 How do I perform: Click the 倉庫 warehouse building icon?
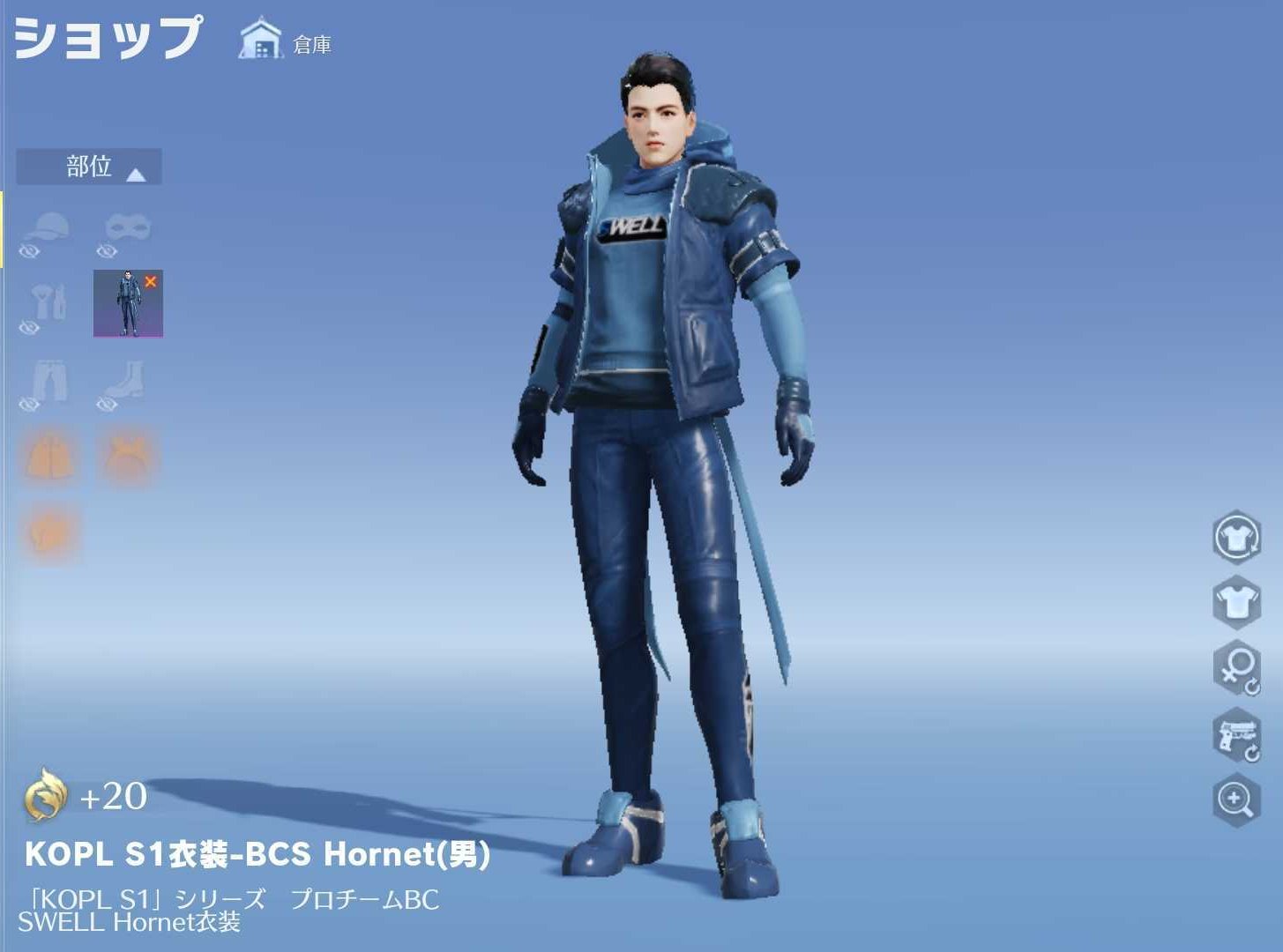260,37
